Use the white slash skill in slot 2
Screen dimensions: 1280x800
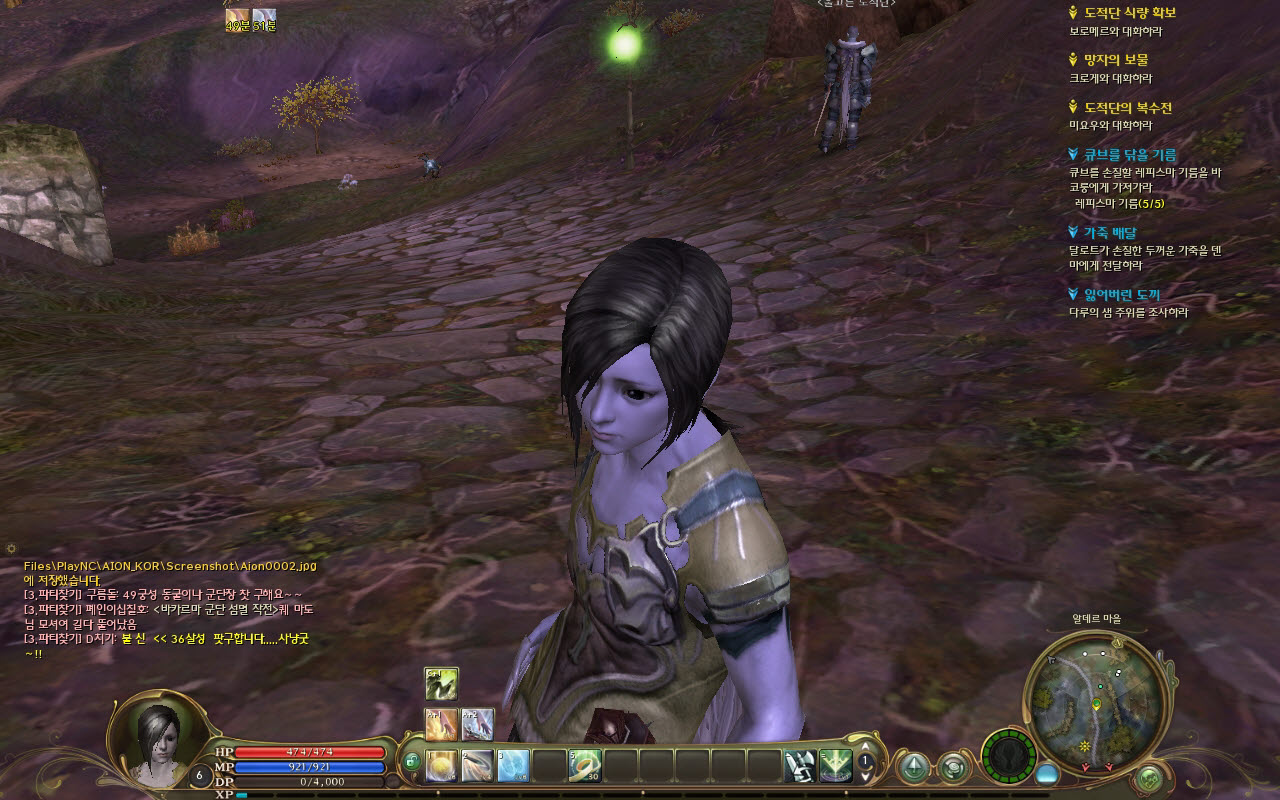click(x=478, y=766)
